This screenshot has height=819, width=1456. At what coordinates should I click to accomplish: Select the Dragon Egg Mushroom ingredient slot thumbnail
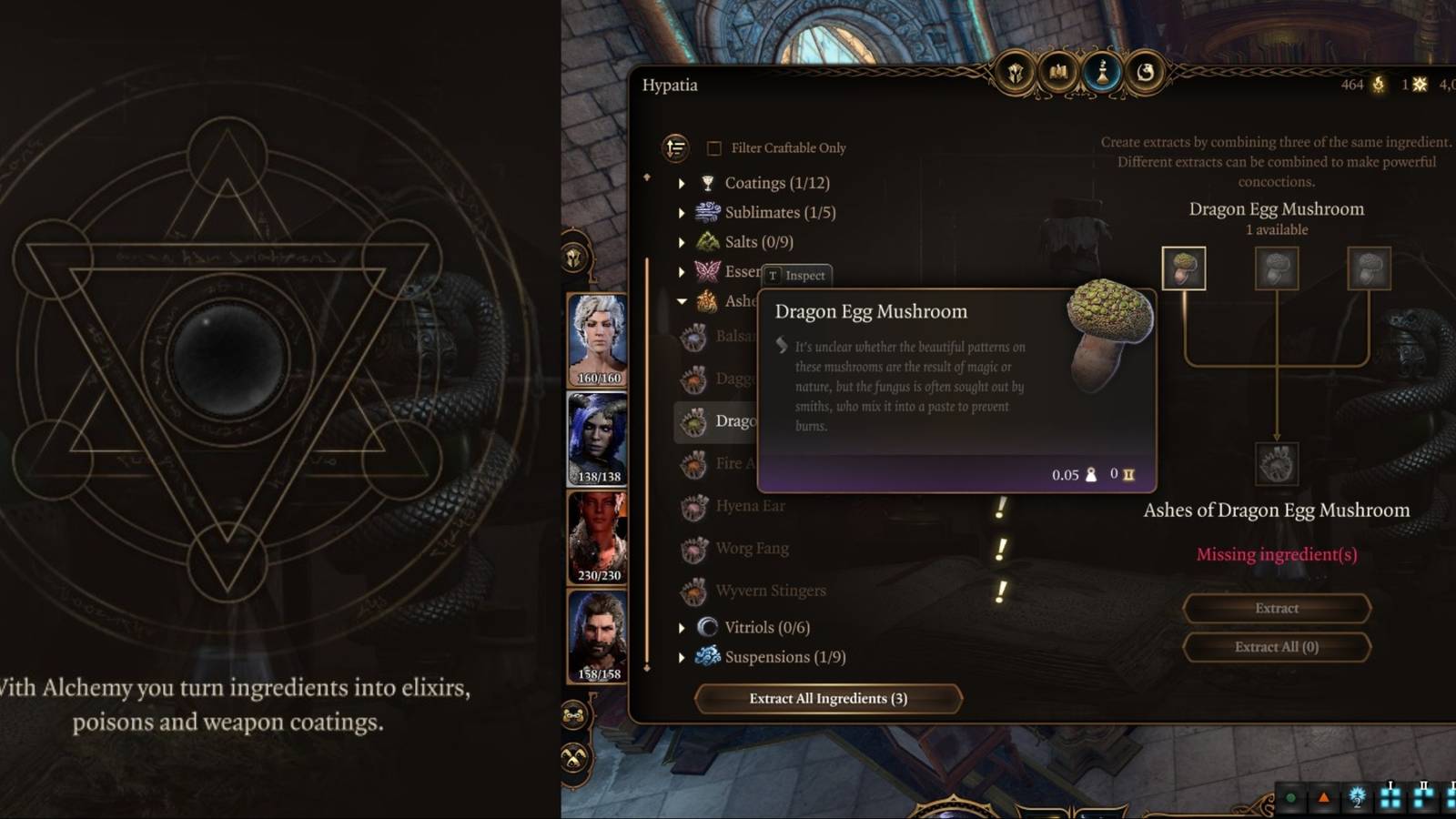(1184, 269)
